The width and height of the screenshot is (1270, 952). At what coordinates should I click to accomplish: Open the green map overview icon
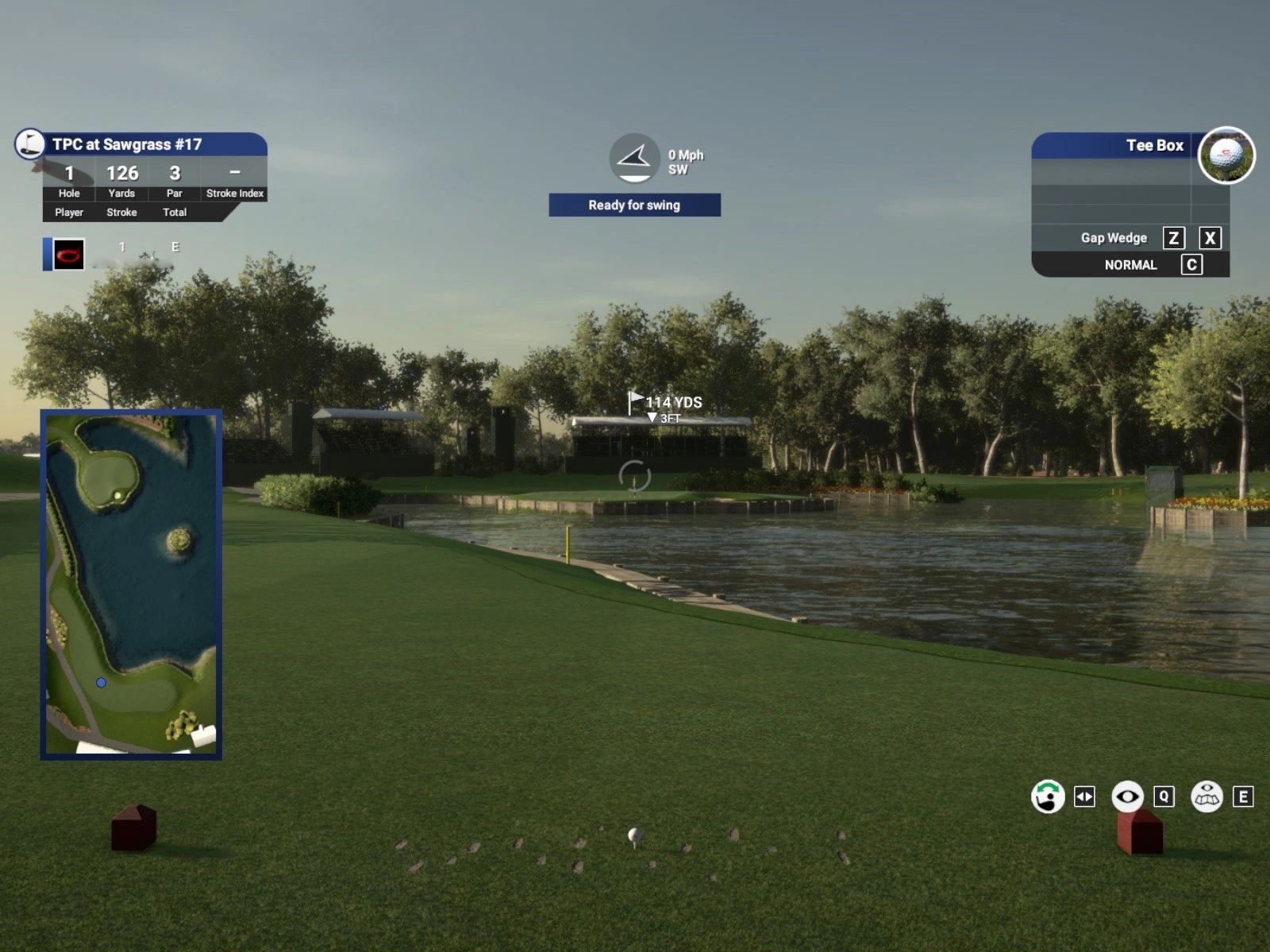pyautogui.click(x=1206, y=797)
